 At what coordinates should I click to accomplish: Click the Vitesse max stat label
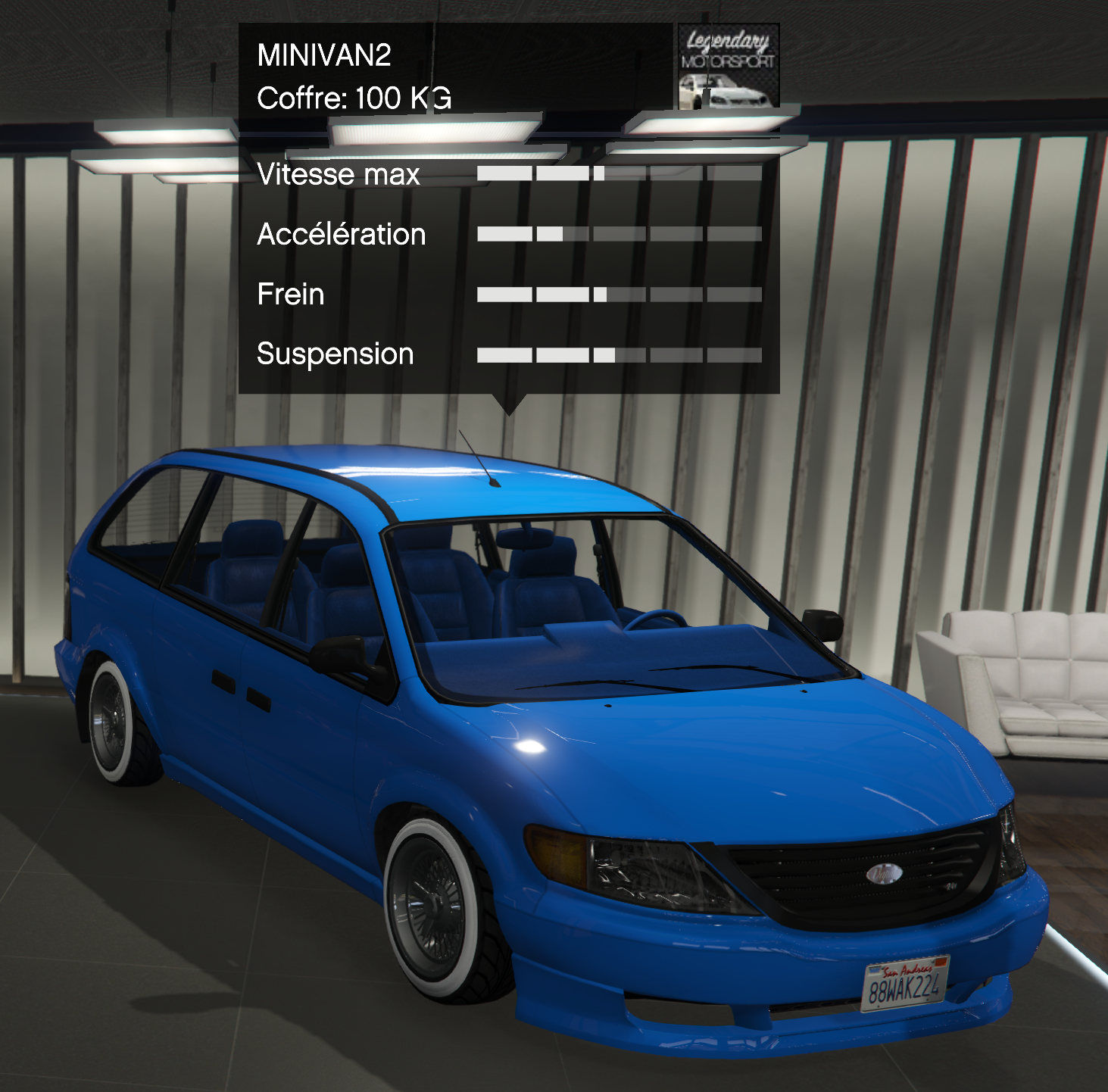pyautogui.click(x=339, y=174)
